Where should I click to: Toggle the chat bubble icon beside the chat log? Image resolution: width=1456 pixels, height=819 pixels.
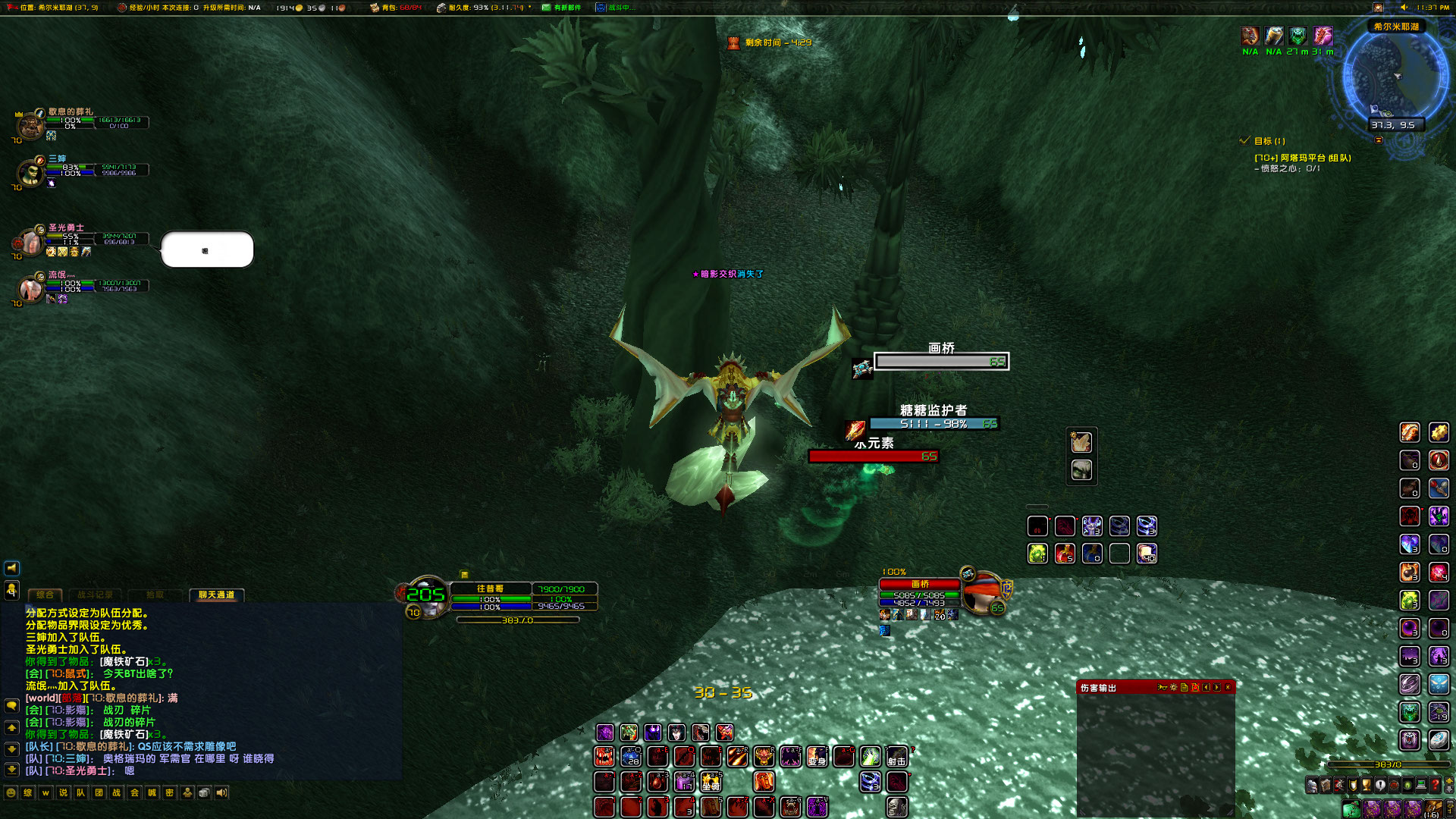[x=11, y=707]
